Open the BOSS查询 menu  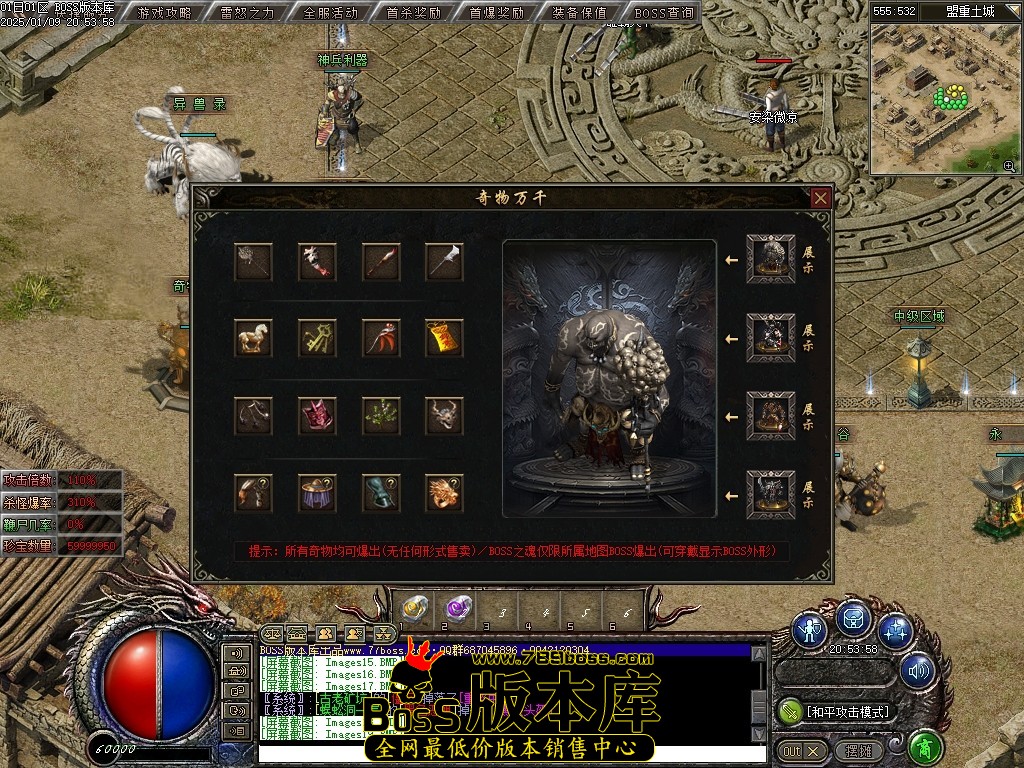[x=663, y=13]
